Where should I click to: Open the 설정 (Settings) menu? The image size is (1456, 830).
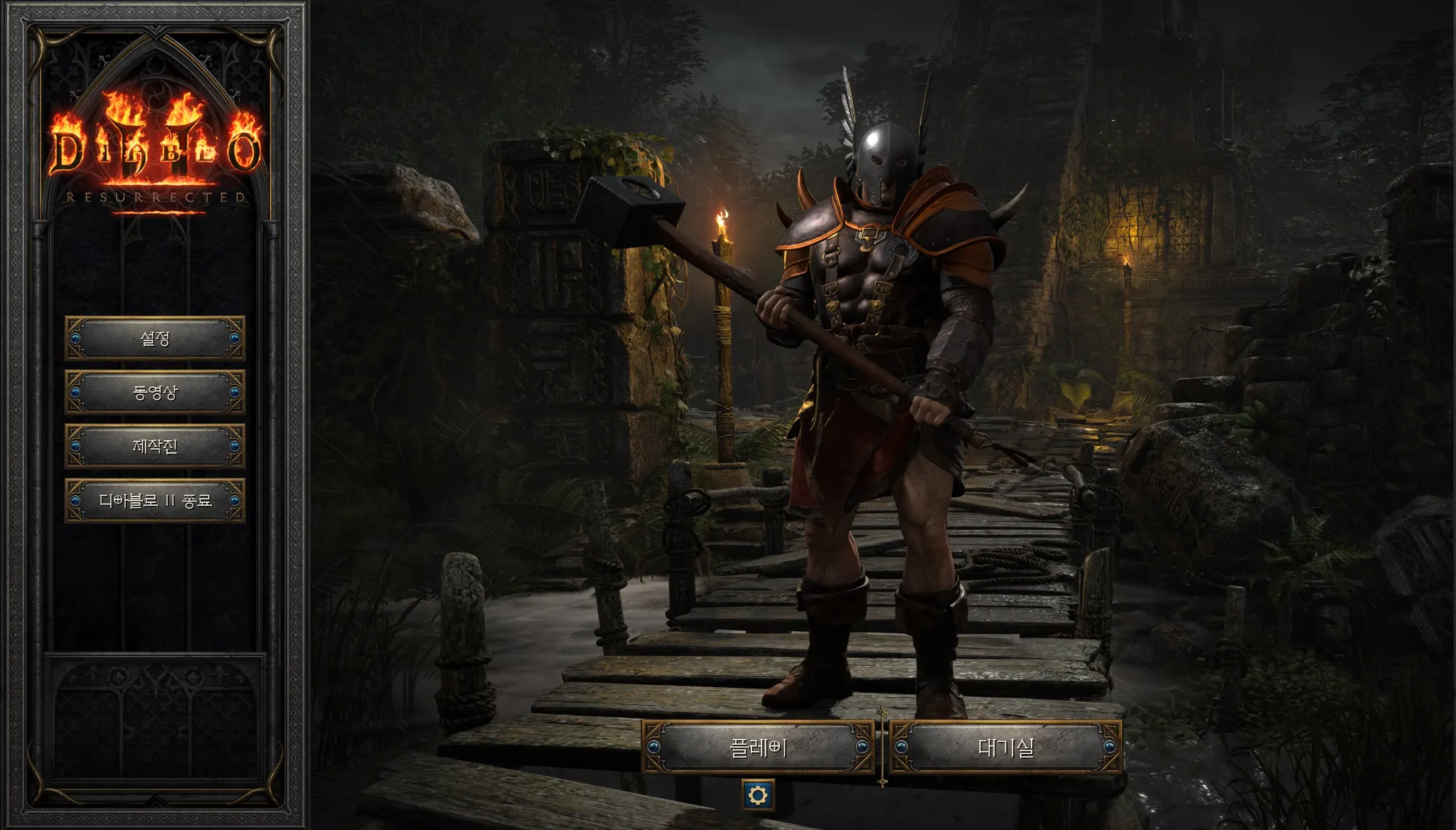tap(155, 338)
